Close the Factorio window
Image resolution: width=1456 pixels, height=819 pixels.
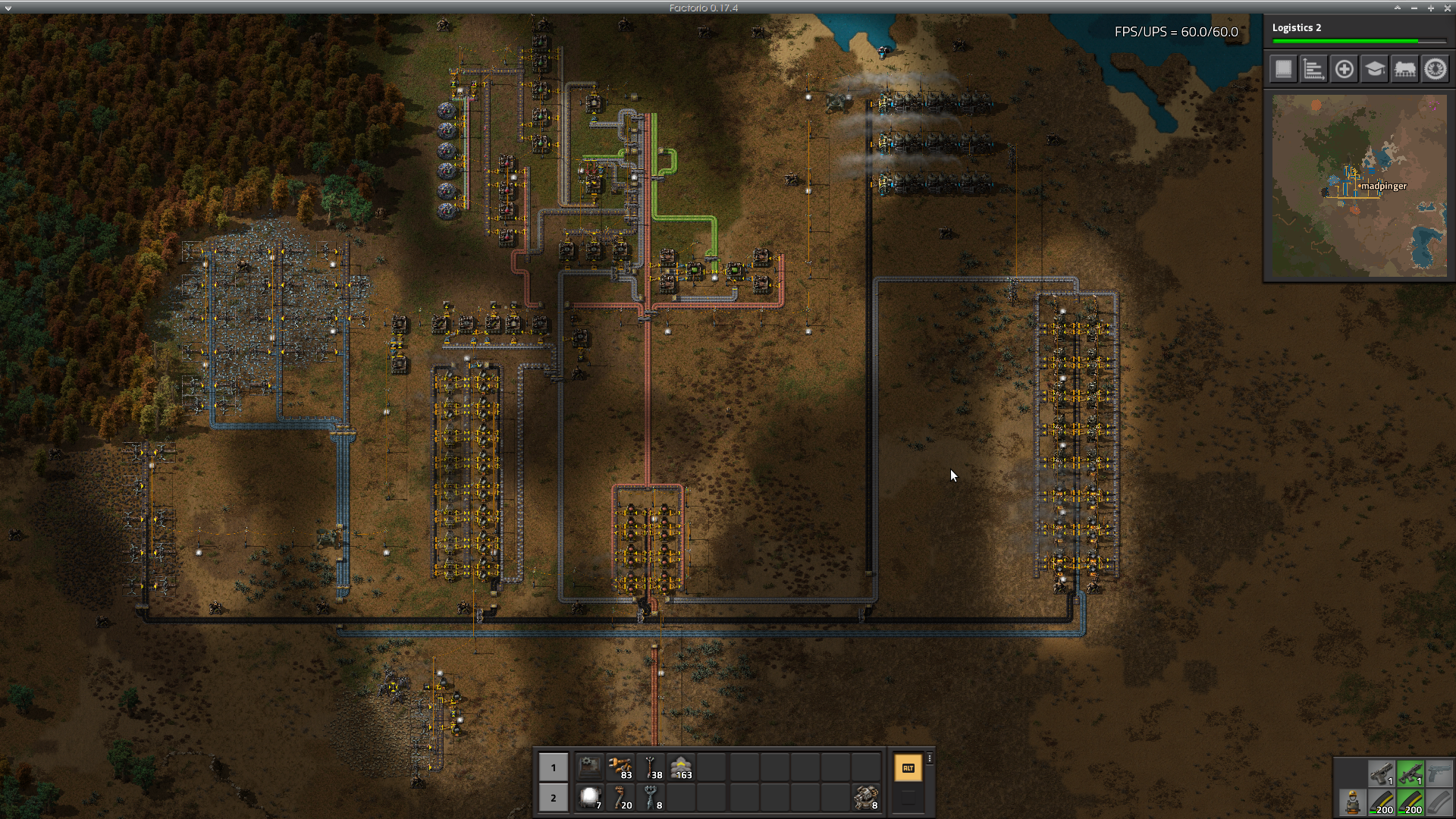1447,8
